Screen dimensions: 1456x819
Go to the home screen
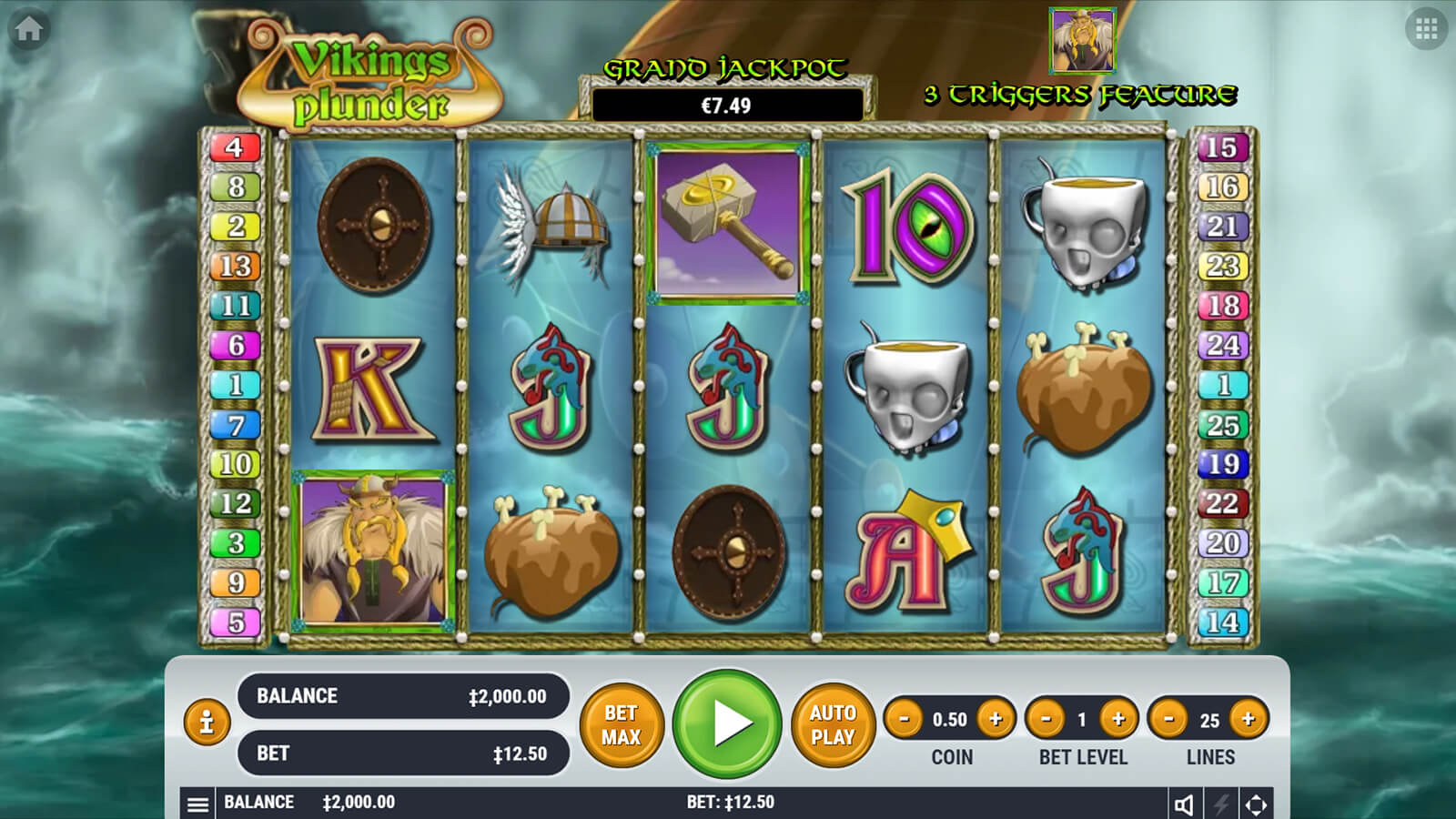pos(28,29)
